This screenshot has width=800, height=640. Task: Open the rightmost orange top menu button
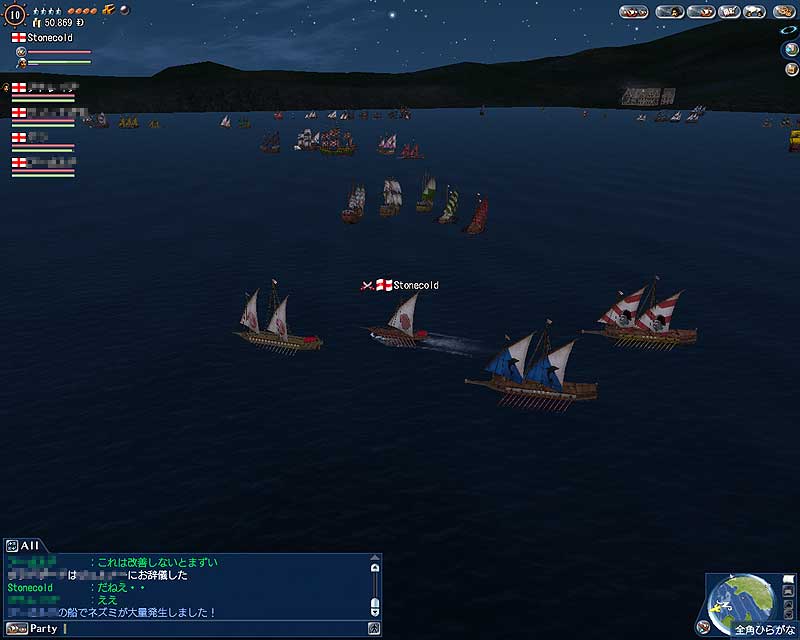point(783,12)
